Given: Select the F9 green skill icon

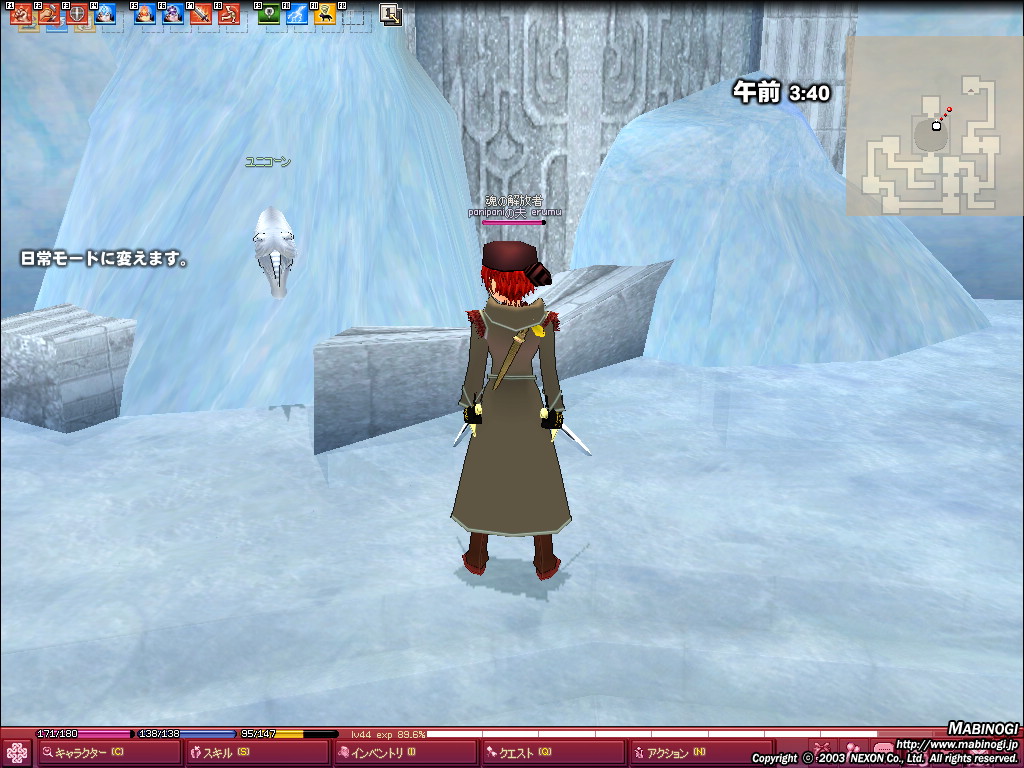Looking at the screenshot, I should click(x=269, y=14).
